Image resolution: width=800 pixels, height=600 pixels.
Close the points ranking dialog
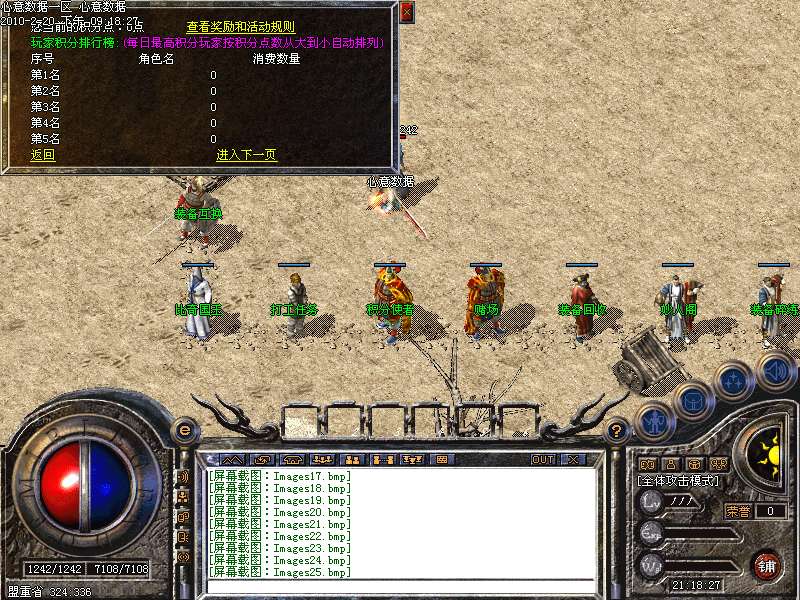(x=405, y=13)
